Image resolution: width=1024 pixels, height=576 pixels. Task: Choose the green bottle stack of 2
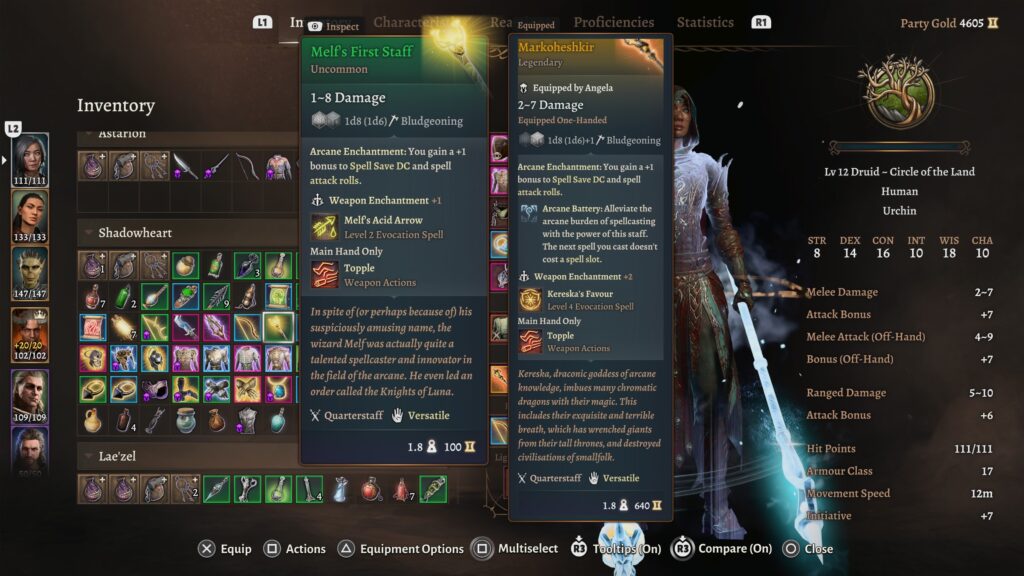click(x=124, y=296)
